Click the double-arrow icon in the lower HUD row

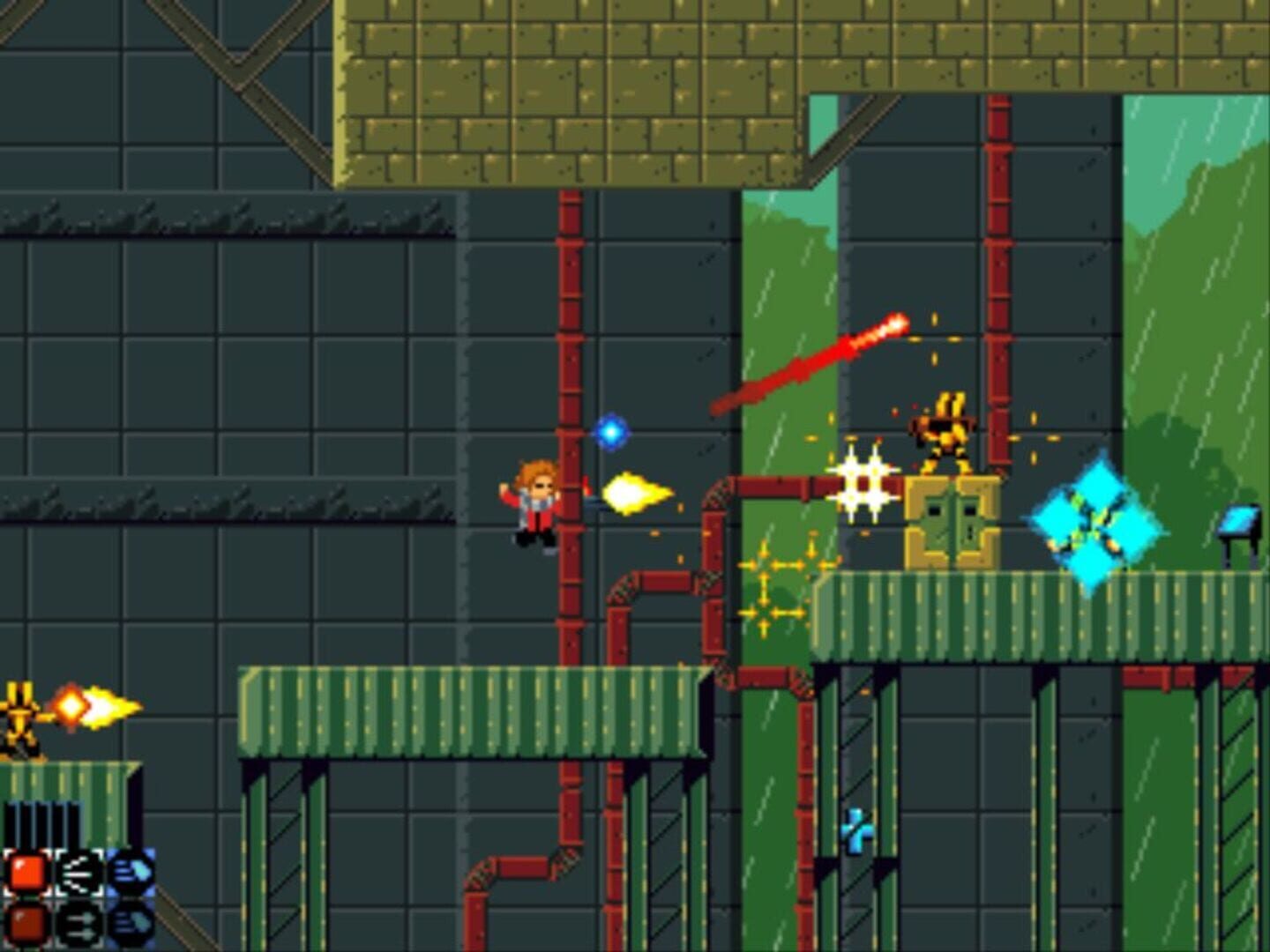pos(78,926)
